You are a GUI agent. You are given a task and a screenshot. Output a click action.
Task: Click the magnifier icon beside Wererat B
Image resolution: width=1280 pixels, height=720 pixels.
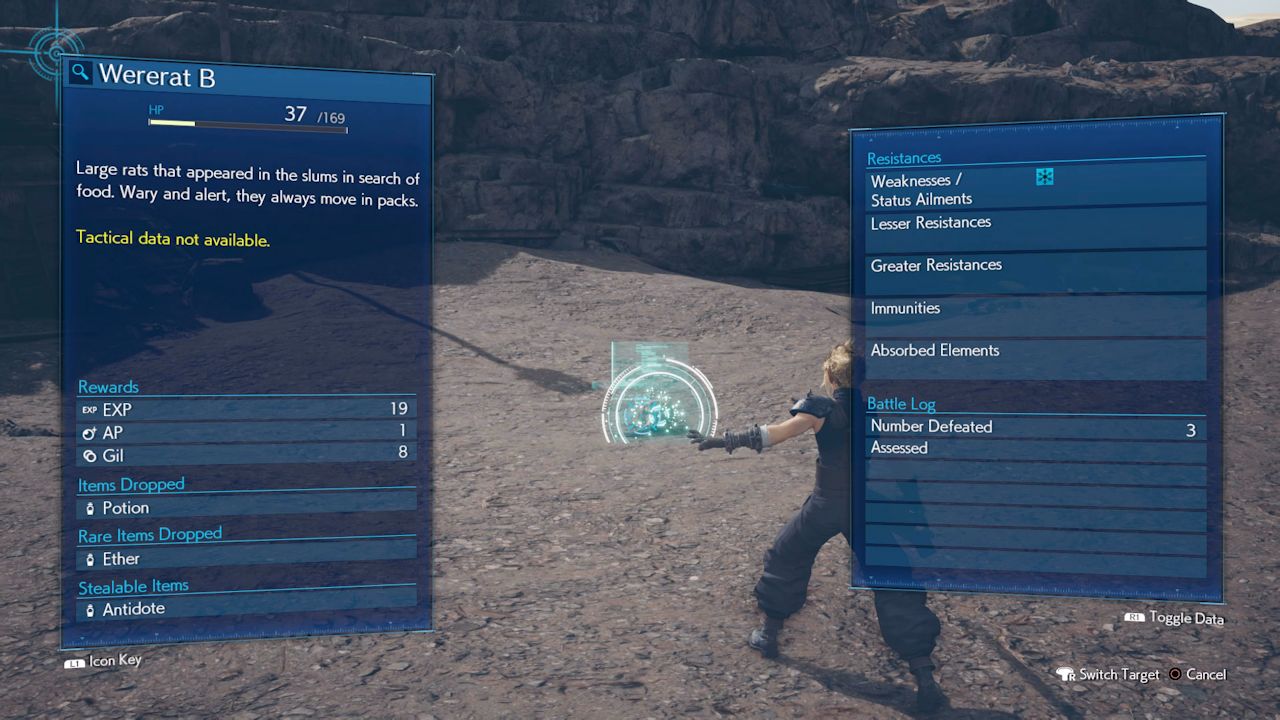coord(81,73)
